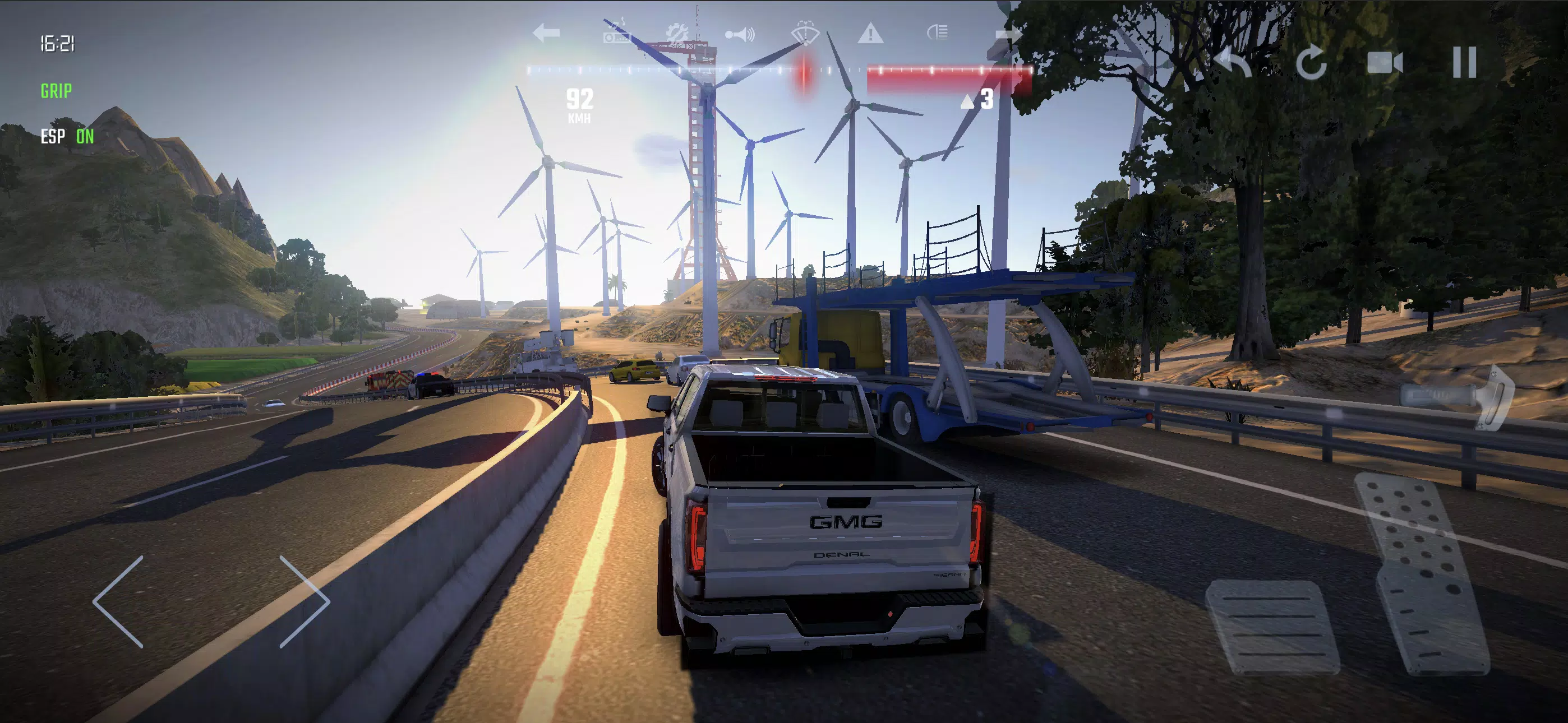Tap the curved back arrow button

point(1233,63)
